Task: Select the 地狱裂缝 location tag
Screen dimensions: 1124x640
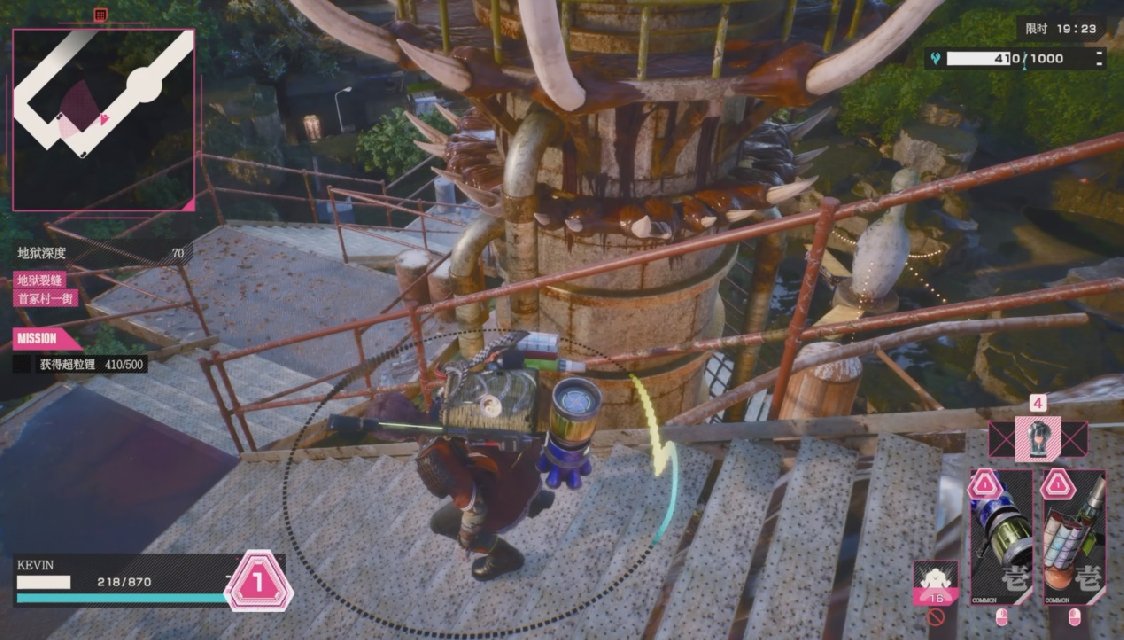Action: click(38, 281)
